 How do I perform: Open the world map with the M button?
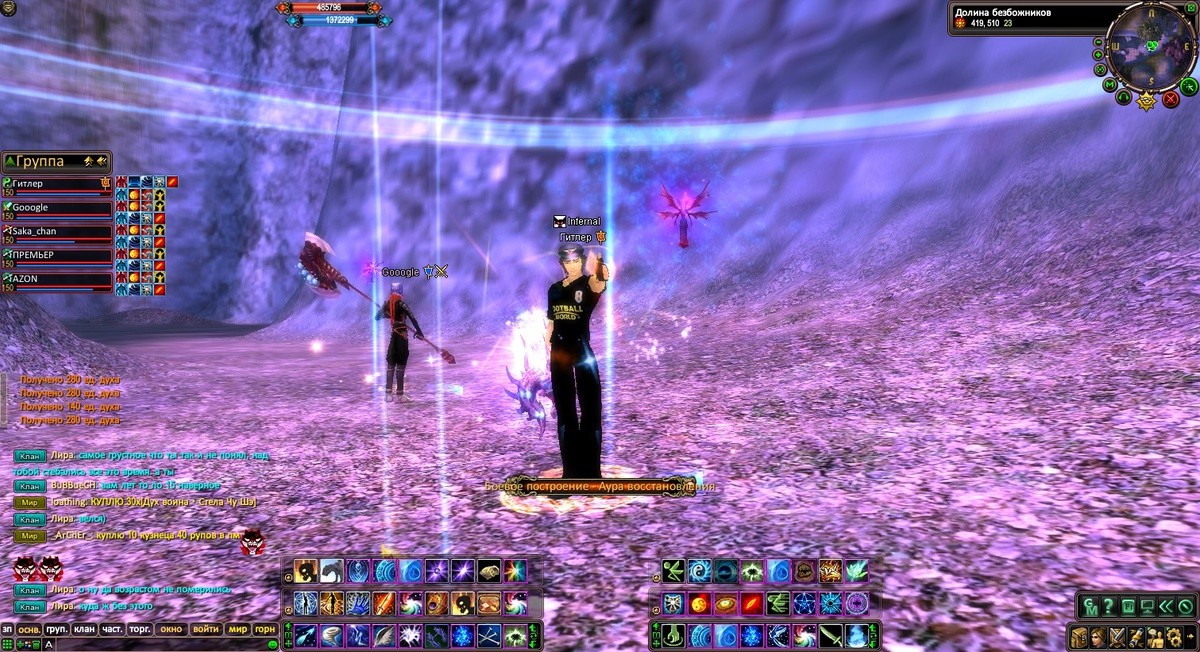tap(1110, 85)
